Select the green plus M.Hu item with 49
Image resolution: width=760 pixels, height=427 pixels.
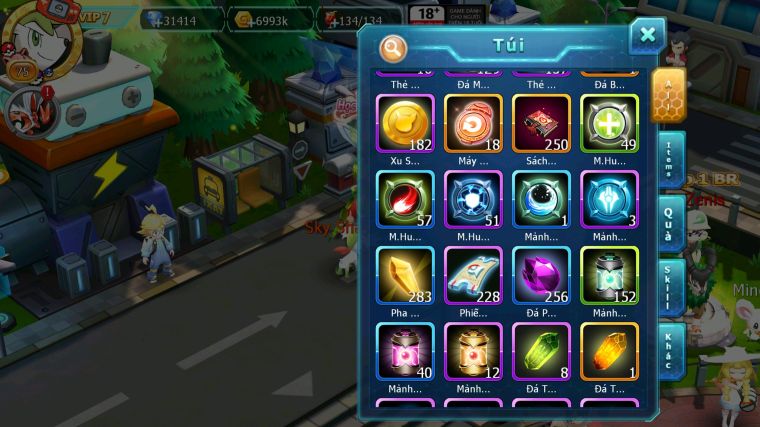click(x=609, y=123)
